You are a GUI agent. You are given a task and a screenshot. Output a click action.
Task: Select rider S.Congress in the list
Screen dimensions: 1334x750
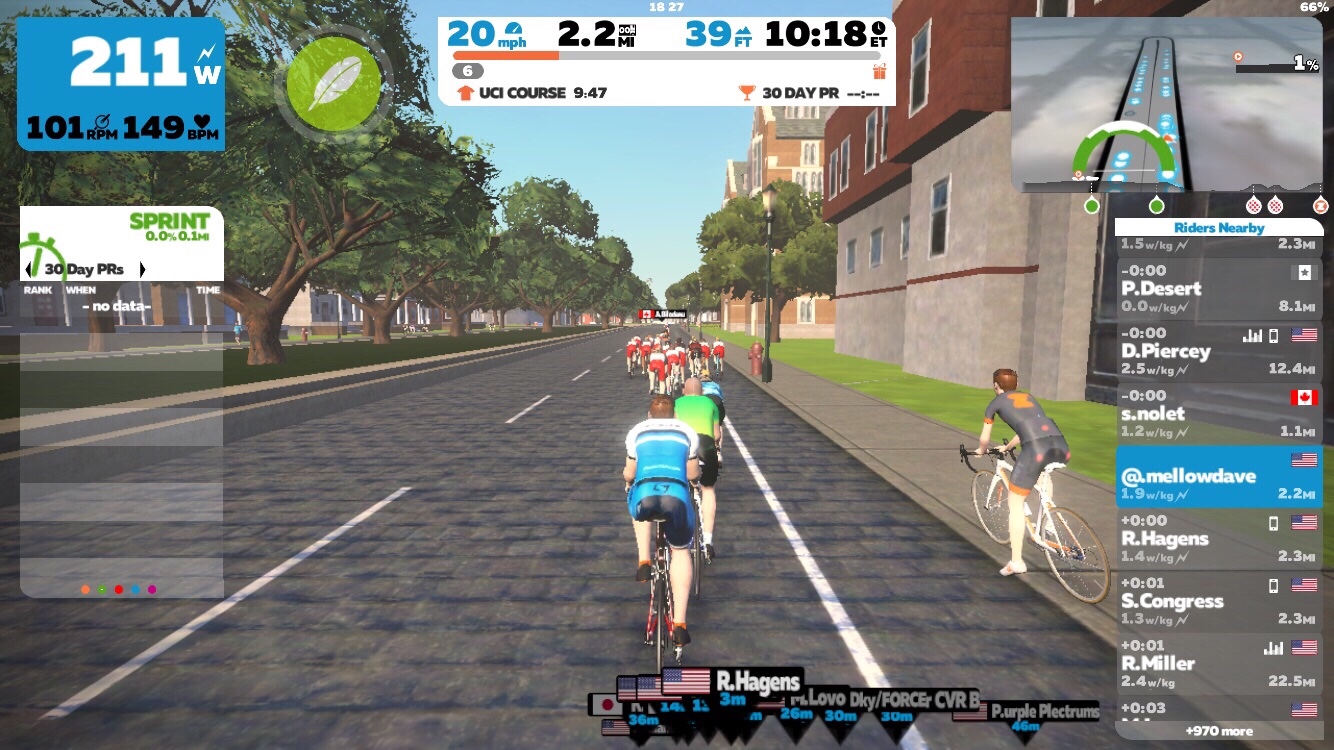click(1218, 601)
